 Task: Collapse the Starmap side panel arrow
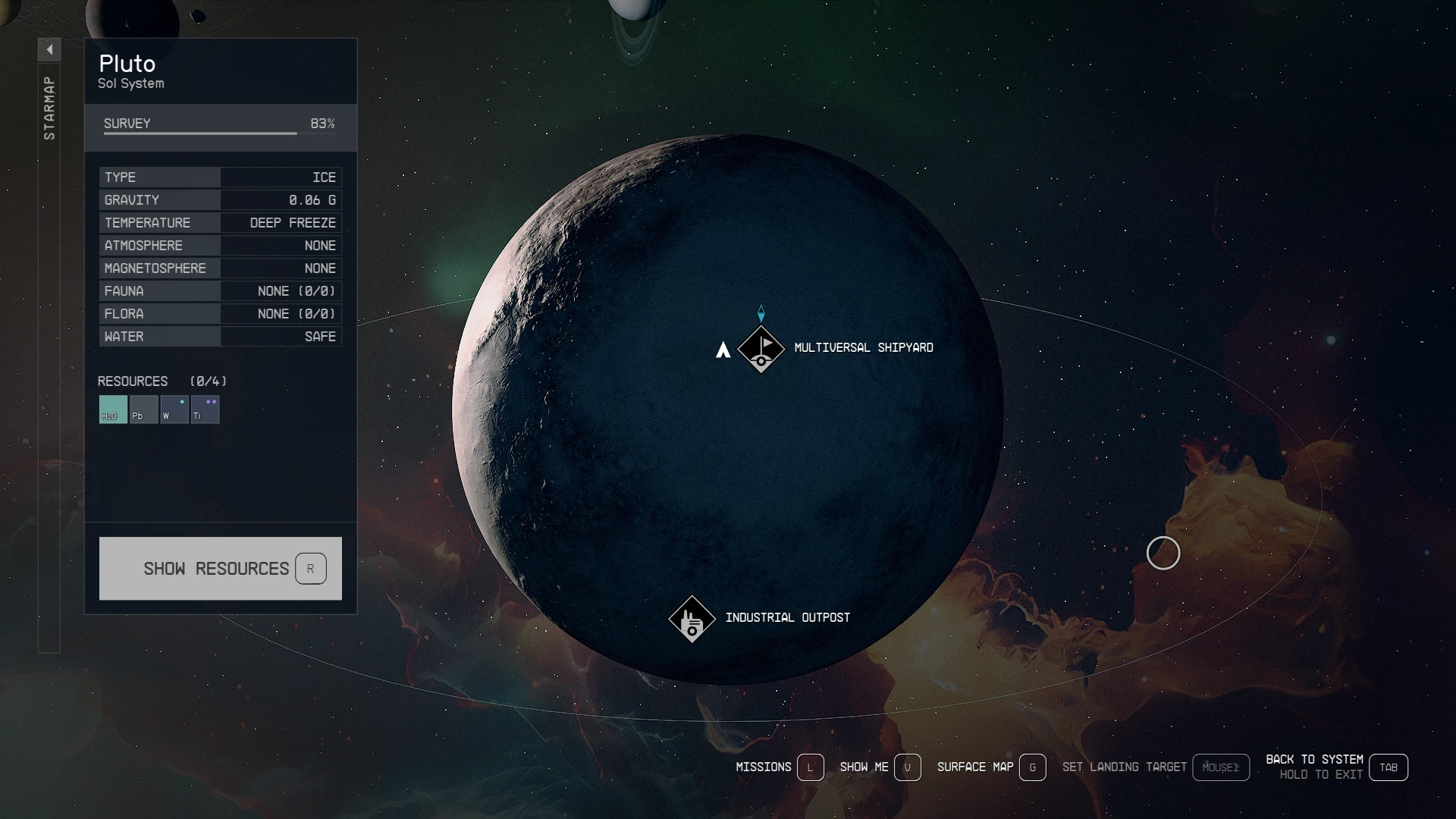[49, 50]
